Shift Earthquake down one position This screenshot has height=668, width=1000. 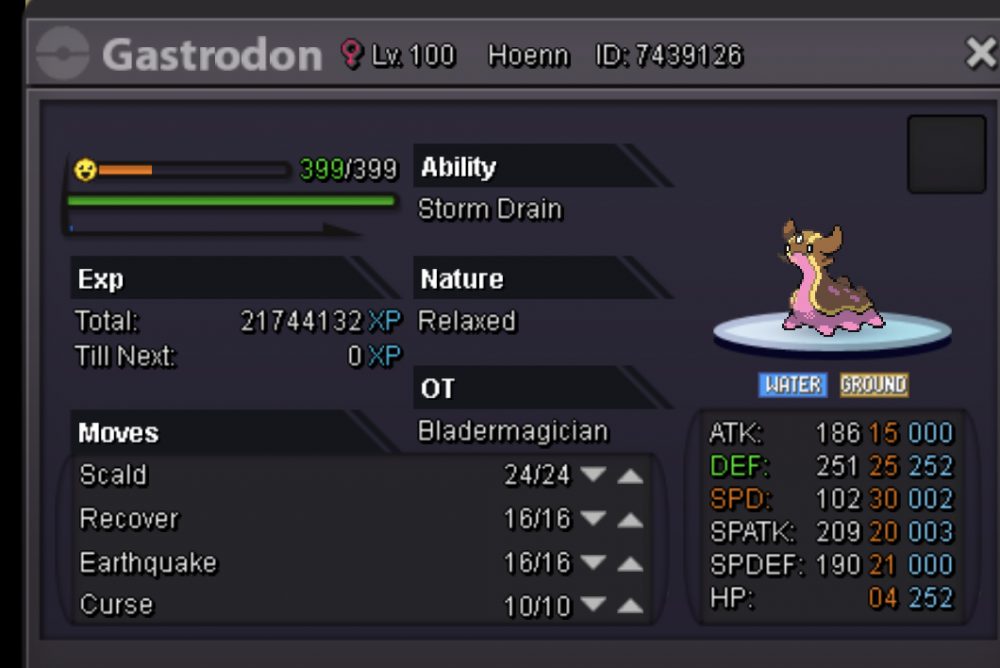pyautogui.click(x=594, y=563)
